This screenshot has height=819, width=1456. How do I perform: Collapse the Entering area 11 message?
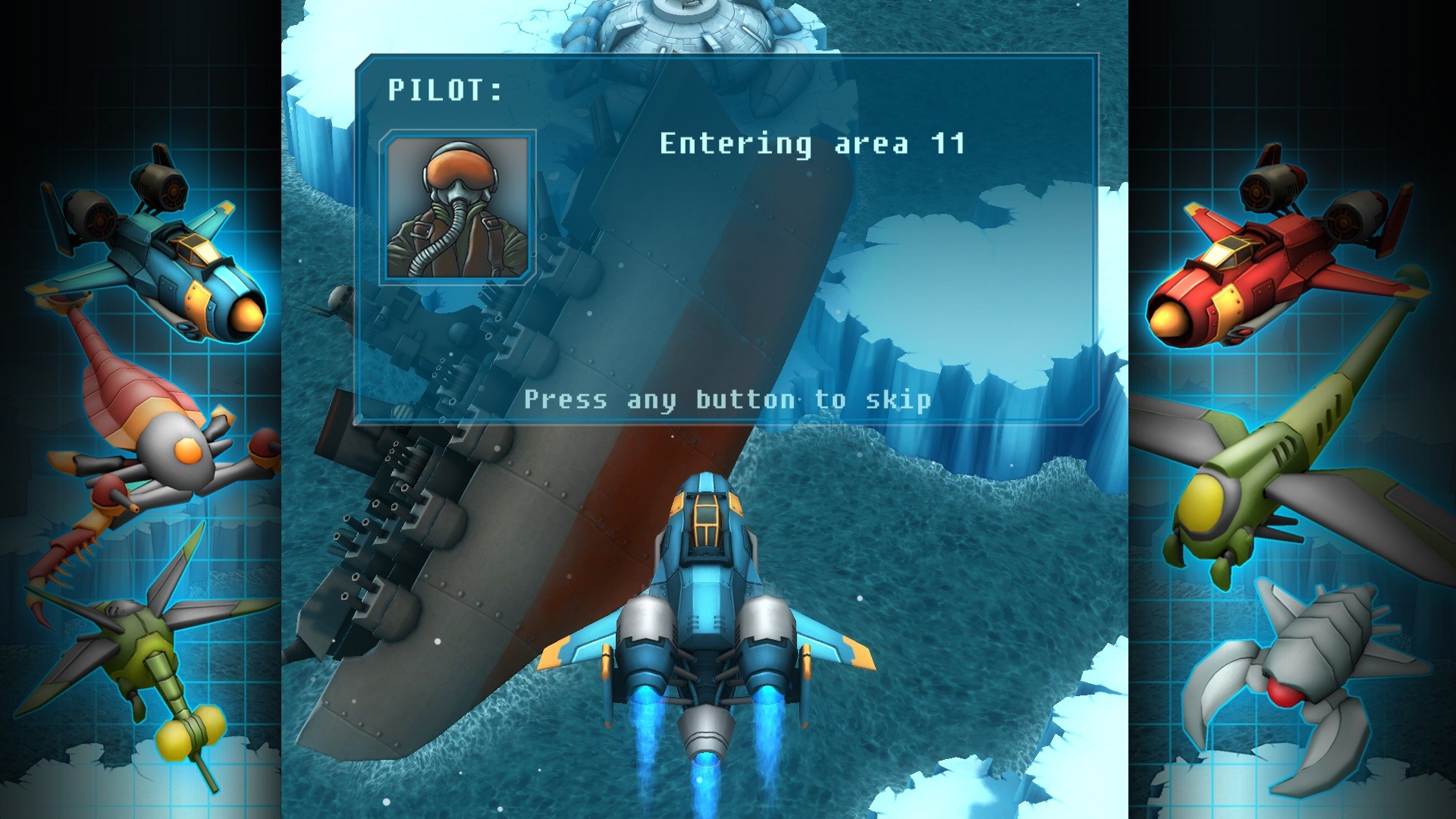[x=811, y=144]
